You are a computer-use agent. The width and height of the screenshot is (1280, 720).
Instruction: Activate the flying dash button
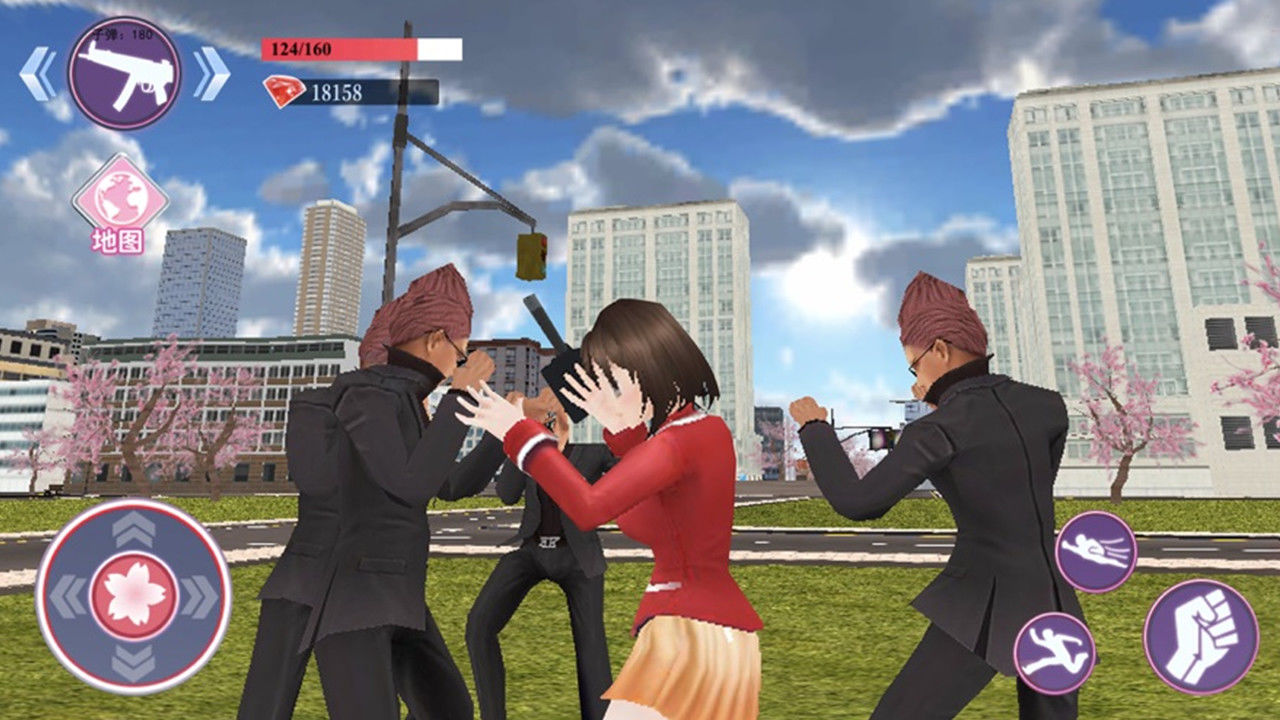click(x=1095, y=551)
